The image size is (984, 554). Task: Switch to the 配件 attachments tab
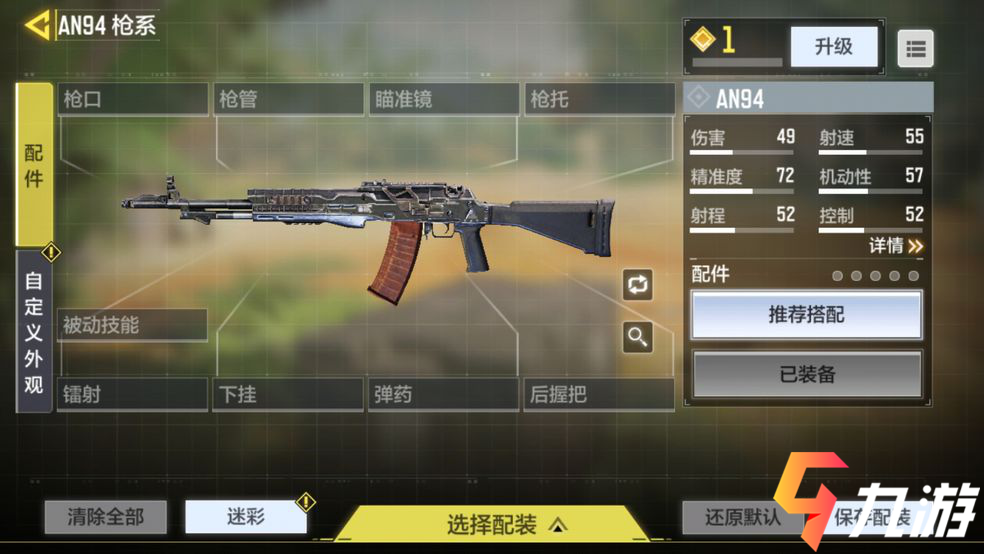(x=34, y=166)
